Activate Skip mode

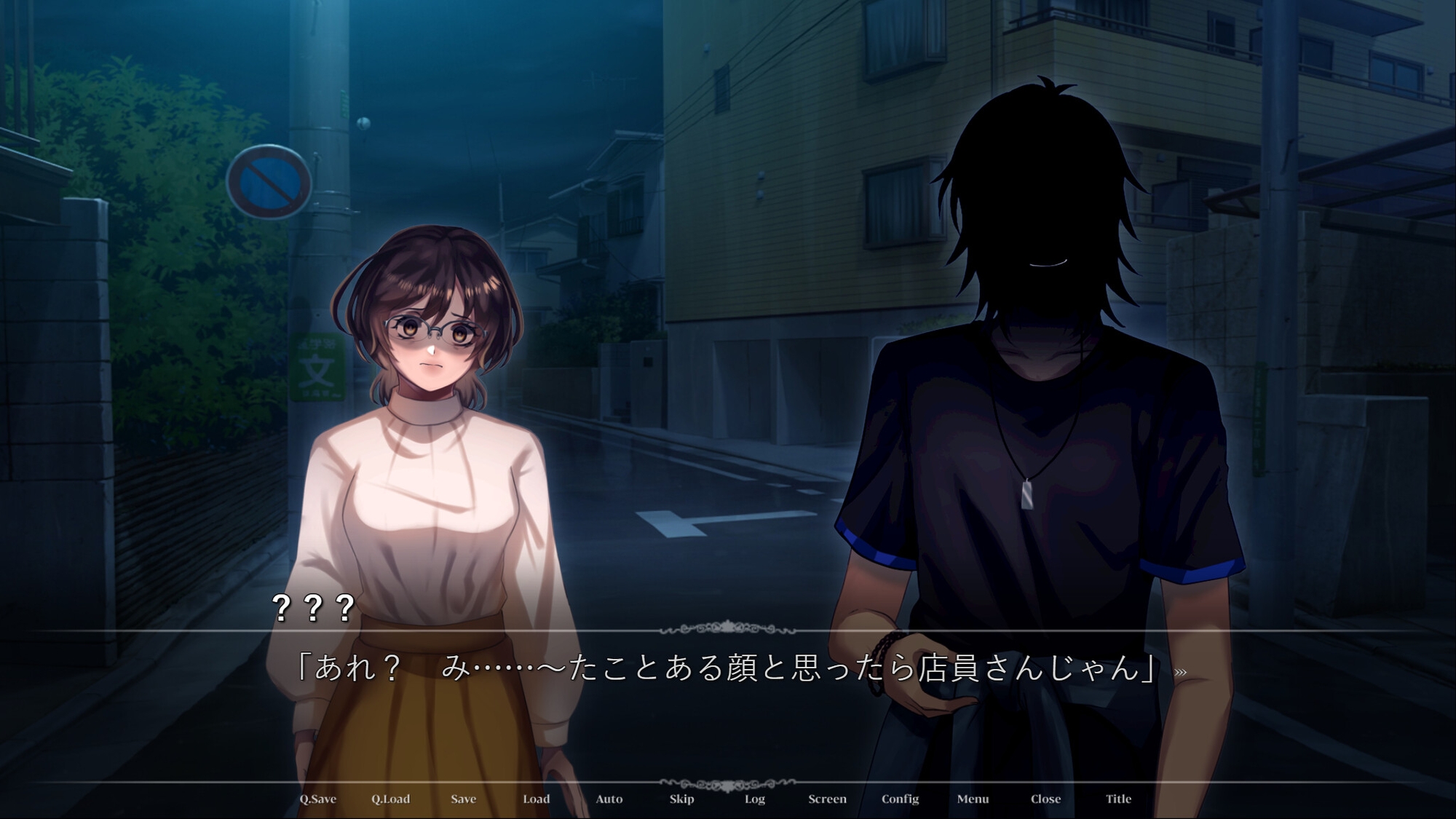[681, 799]
